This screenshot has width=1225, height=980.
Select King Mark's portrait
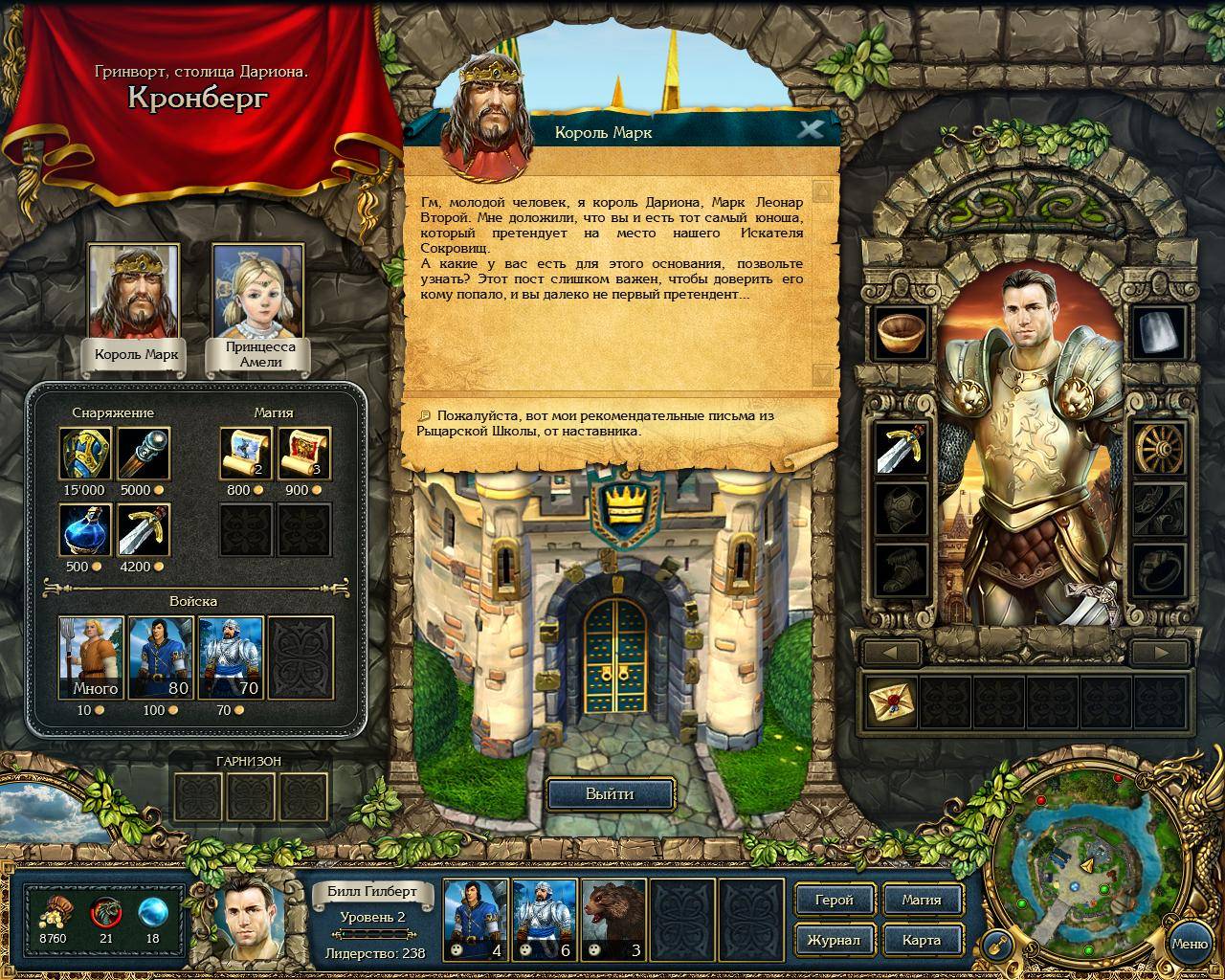click(135, 292)
